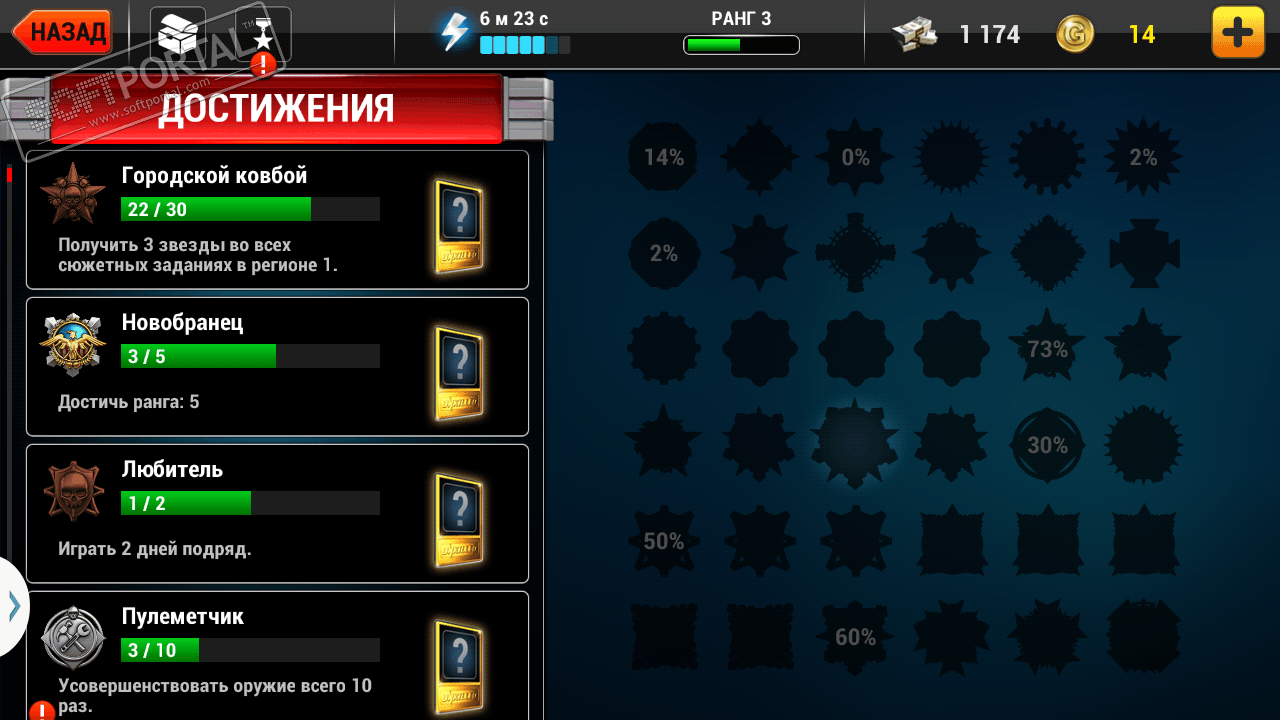
Task: Open the mystery reward card for Новобранец
Action: [x=459, y=373]
